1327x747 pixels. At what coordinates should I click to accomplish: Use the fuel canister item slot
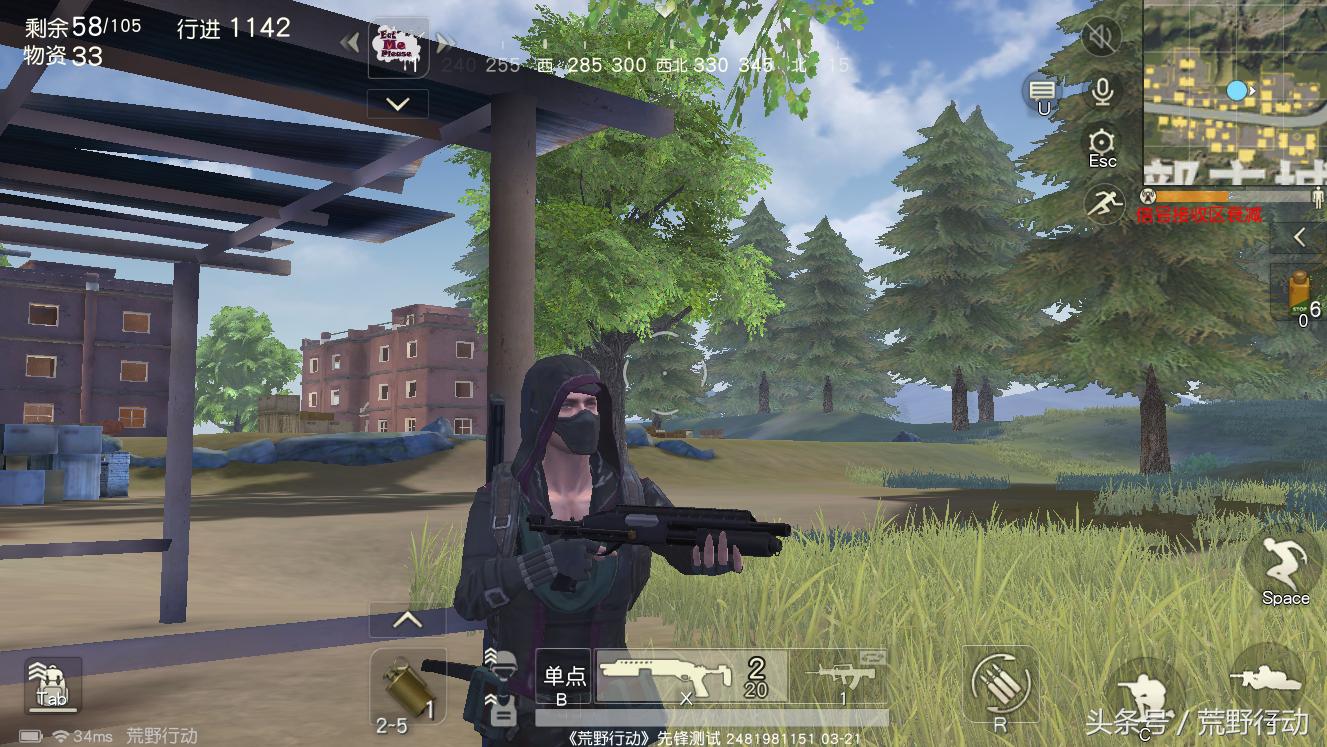coord(1301,293)
